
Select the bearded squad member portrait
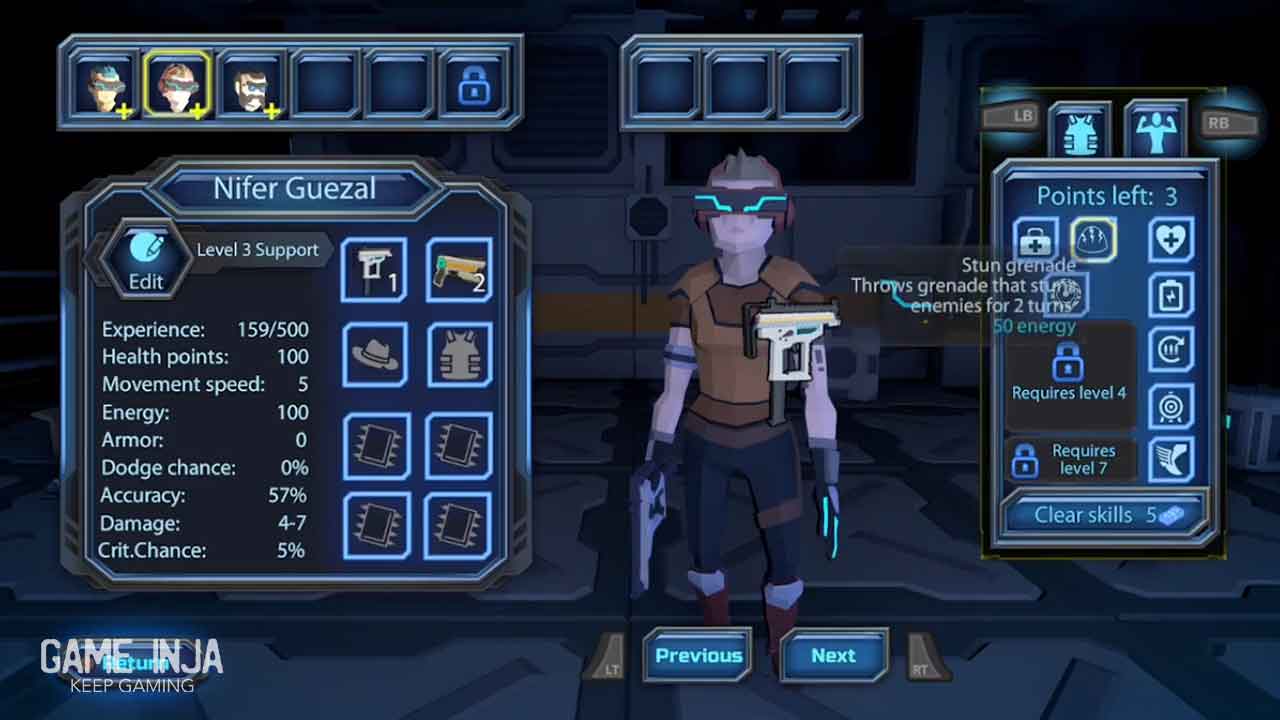[250, 85]
